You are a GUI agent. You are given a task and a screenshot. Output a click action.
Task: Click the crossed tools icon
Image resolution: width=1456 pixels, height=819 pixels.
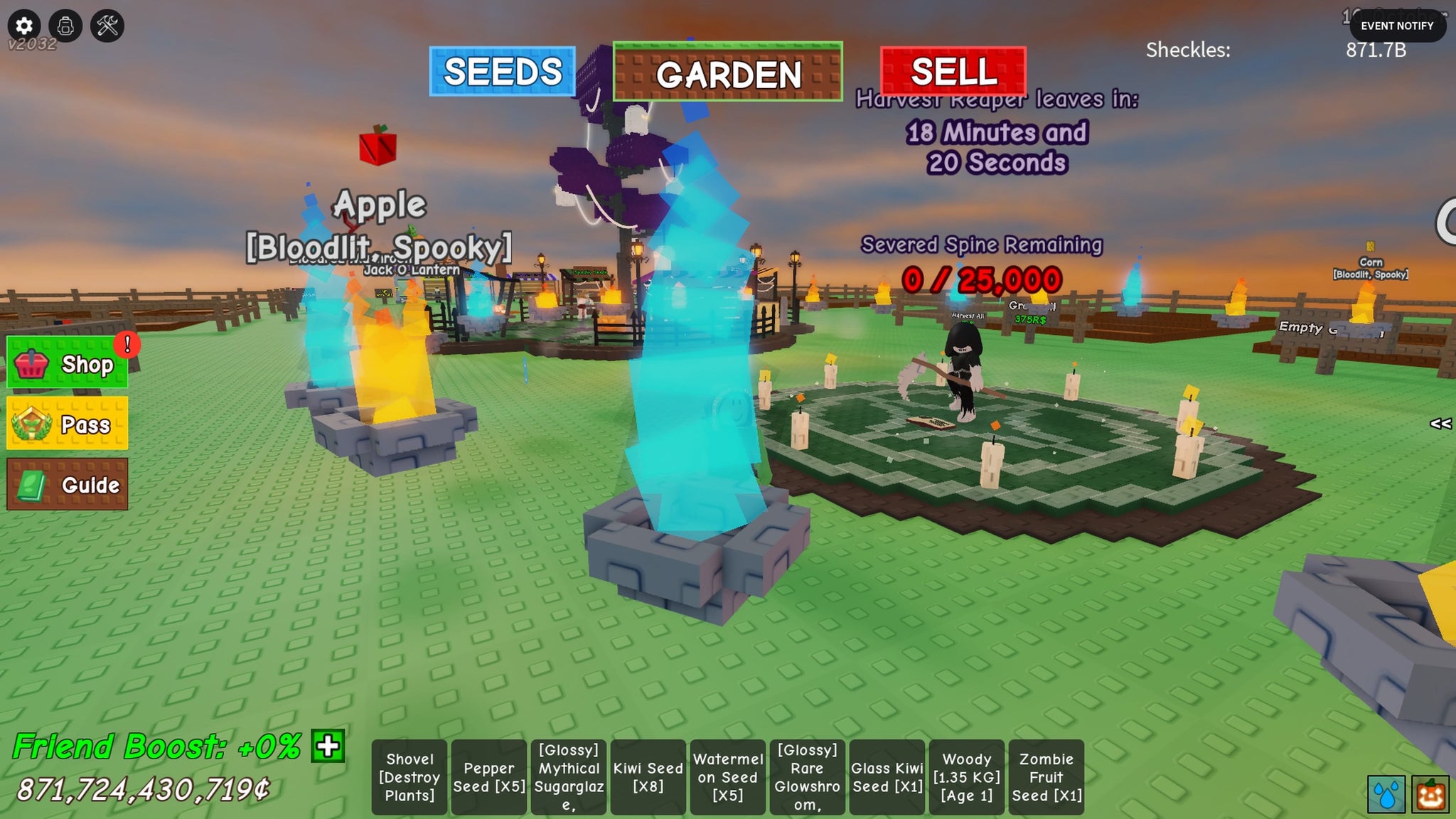pos(107,26)
